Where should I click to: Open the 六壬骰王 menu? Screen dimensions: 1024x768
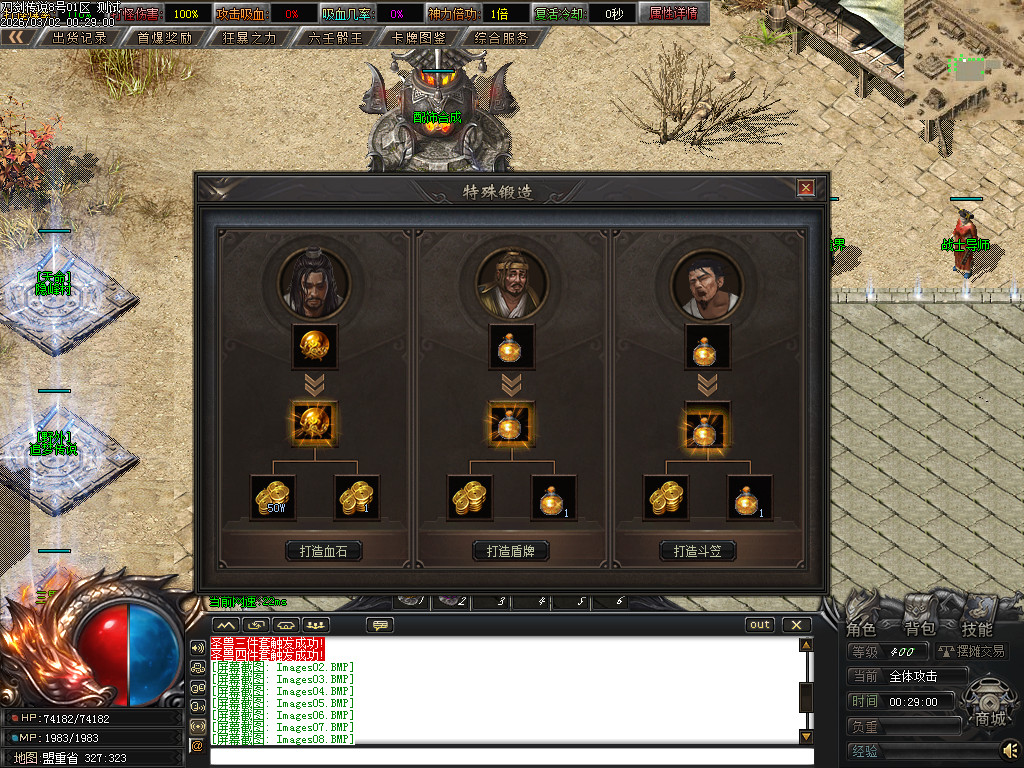[335, 38]
